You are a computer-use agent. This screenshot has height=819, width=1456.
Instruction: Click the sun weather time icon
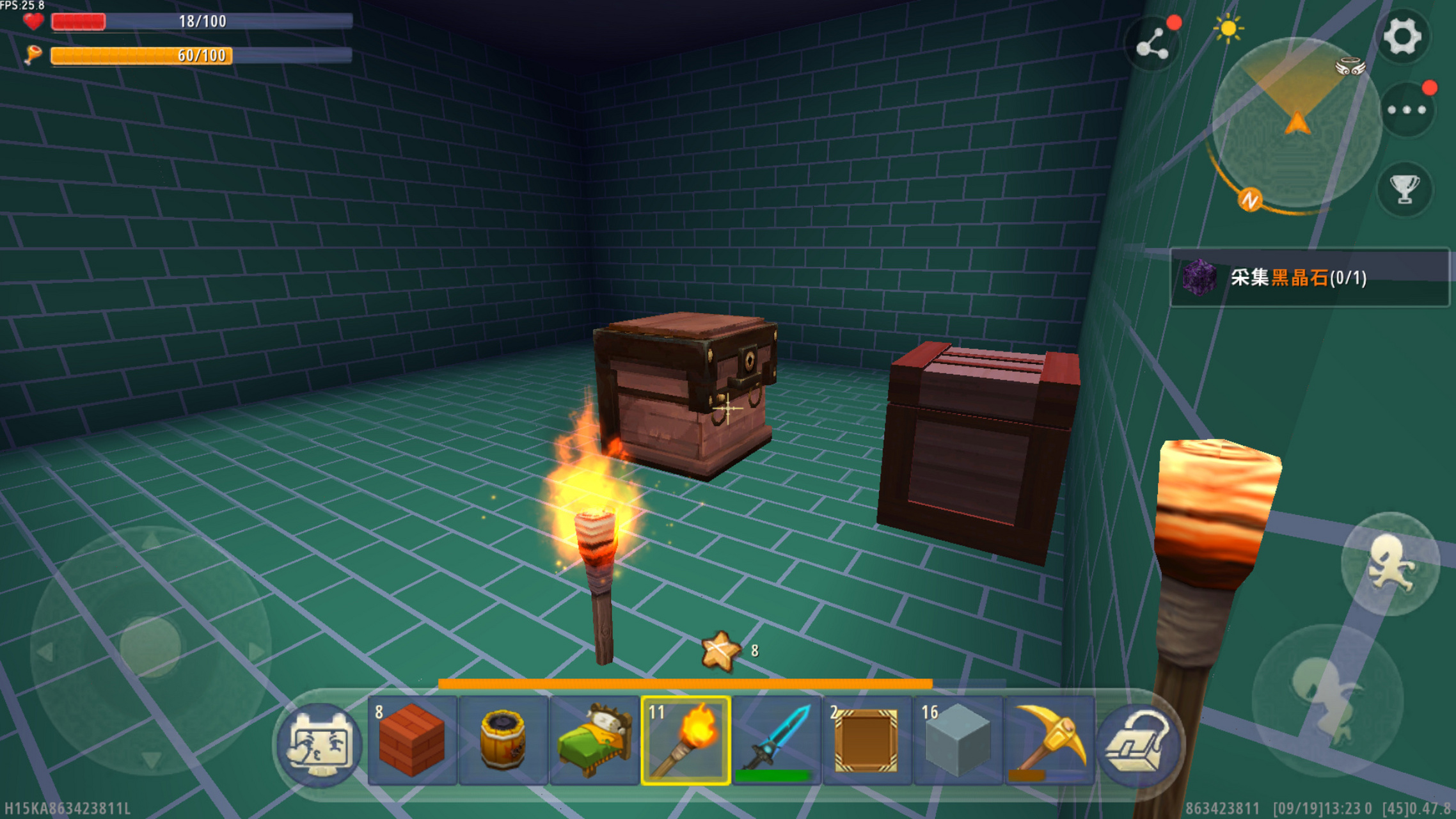1228,29
